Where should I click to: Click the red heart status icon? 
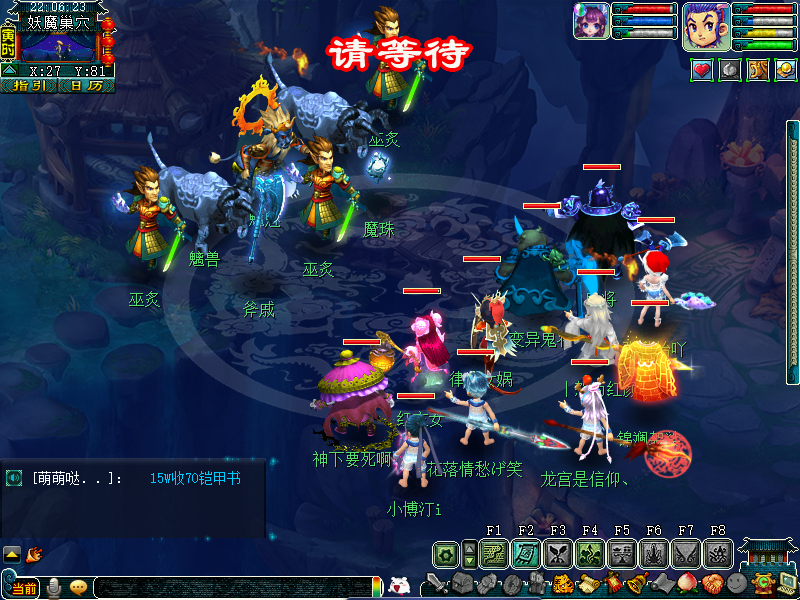pos(702,70)
